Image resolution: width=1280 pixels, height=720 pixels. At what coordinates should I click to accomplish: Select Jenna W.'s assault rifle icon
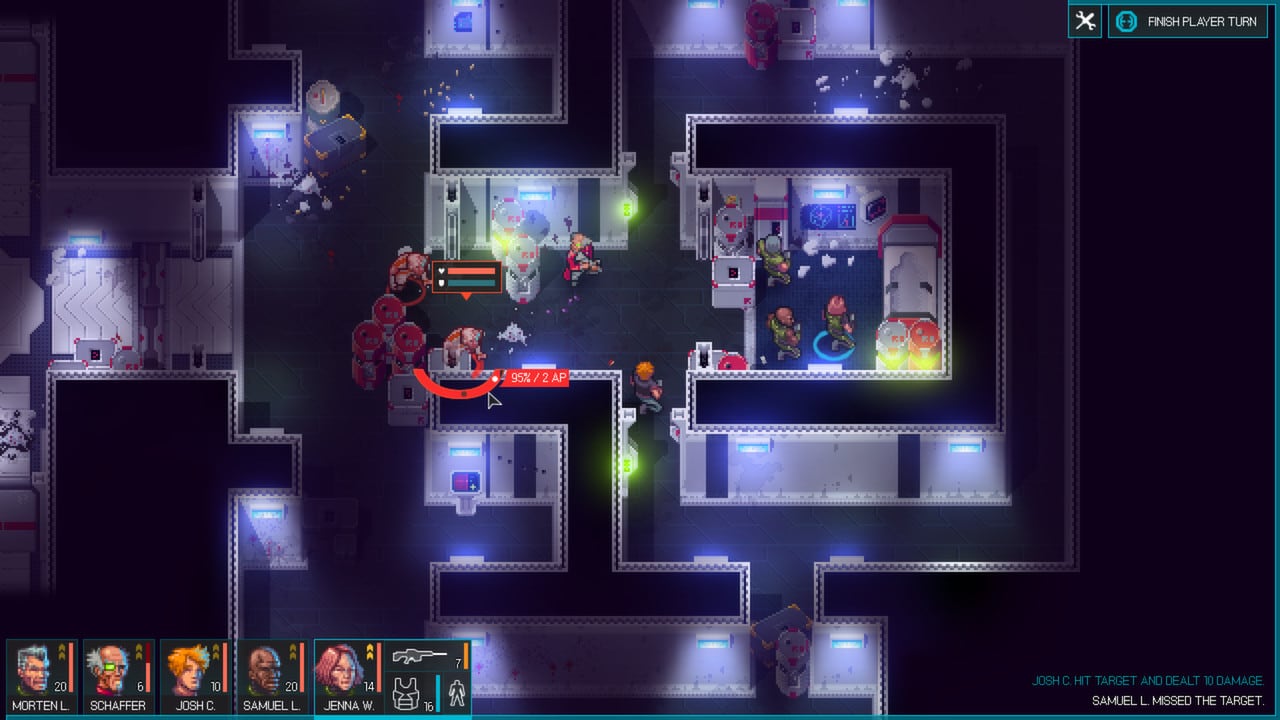coord(420,656)
